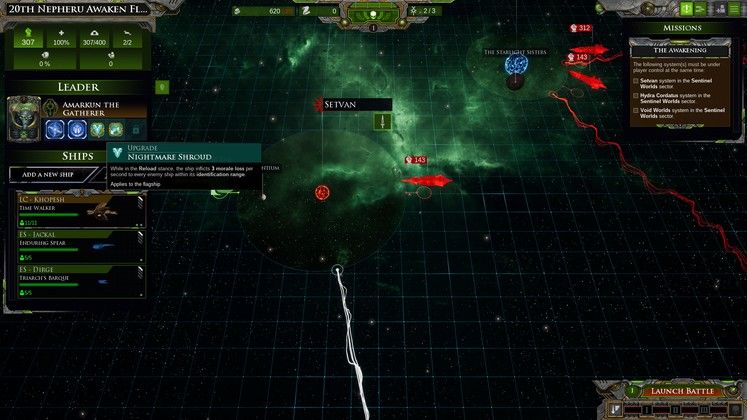Screen dimensions: 747x420
Task: Click the small green tag beside the Leader header
Action: point(161,87)
